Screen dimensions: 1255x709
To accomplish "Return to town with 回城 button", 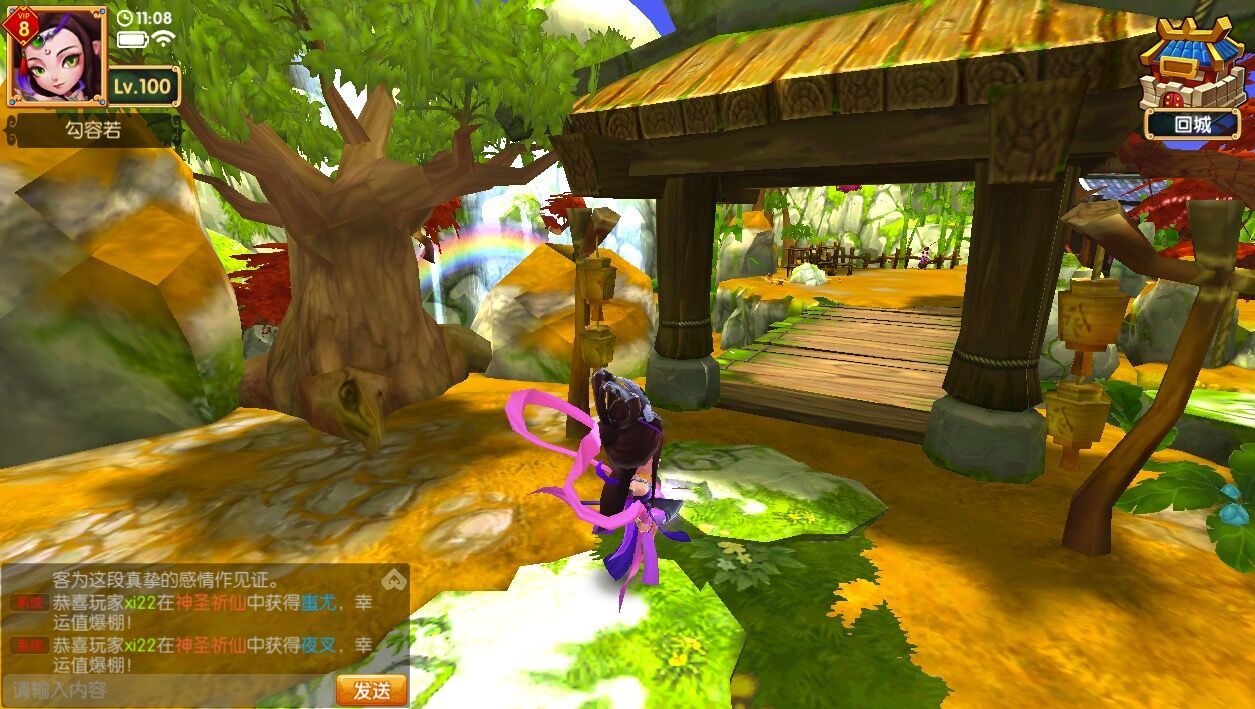I will click(1192, 124).
